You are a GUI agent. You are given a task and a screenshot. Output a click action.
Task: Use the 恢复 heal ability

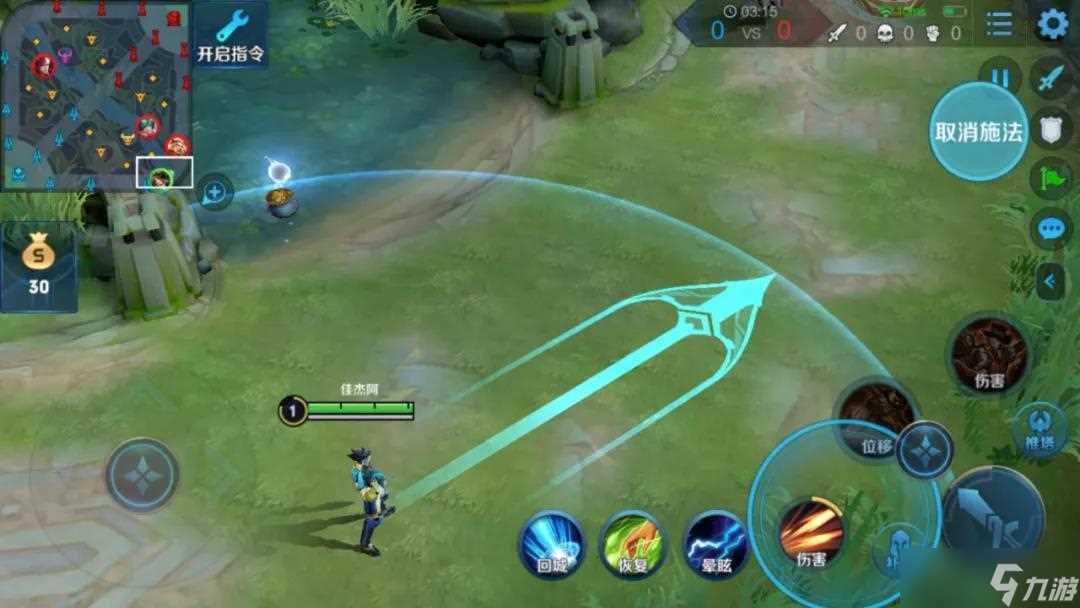coord(632,543)
